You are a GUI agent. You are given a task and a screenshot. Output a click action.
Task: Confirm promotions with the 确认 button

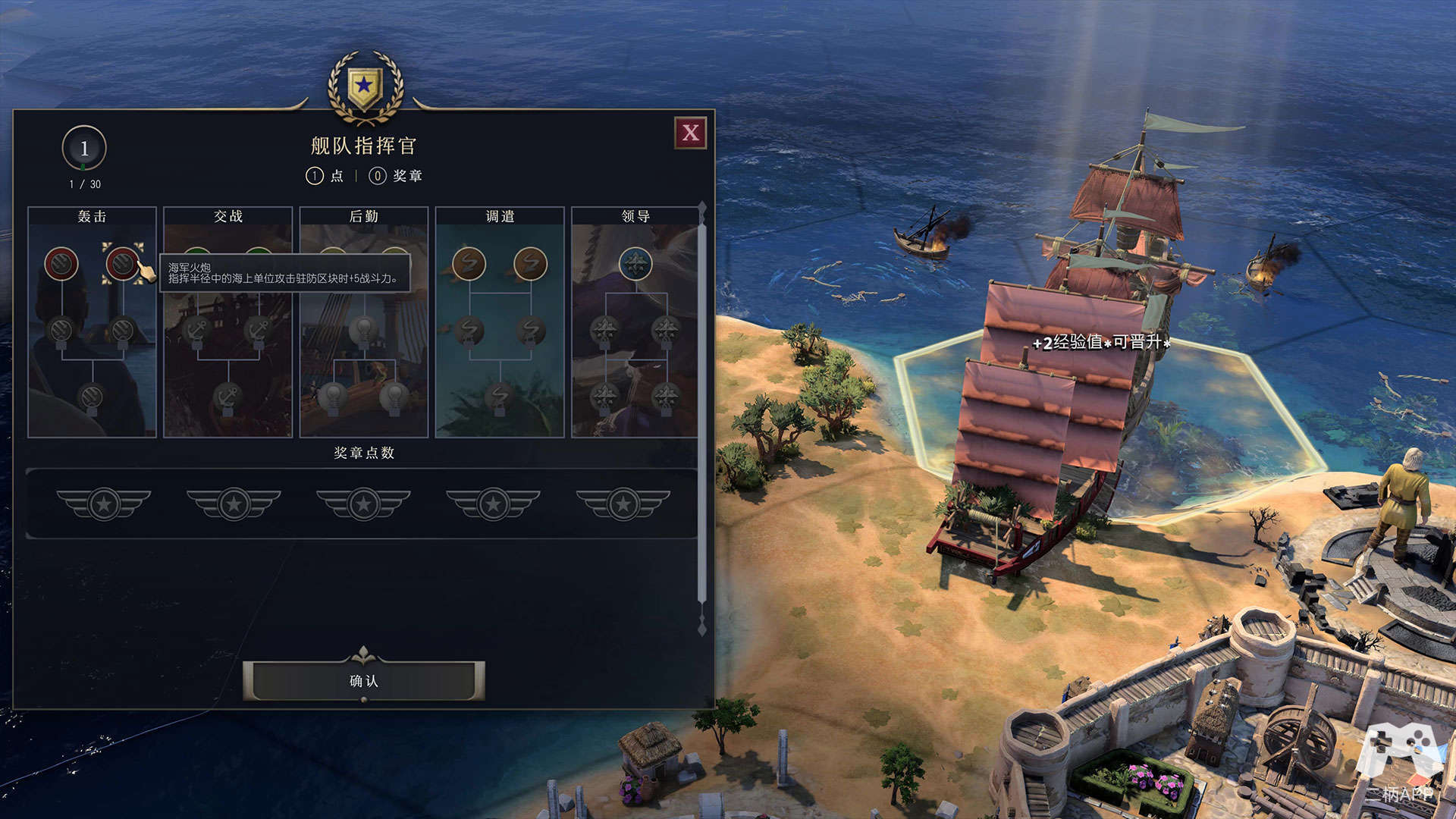pyautogui.click(x=364, y=681)
